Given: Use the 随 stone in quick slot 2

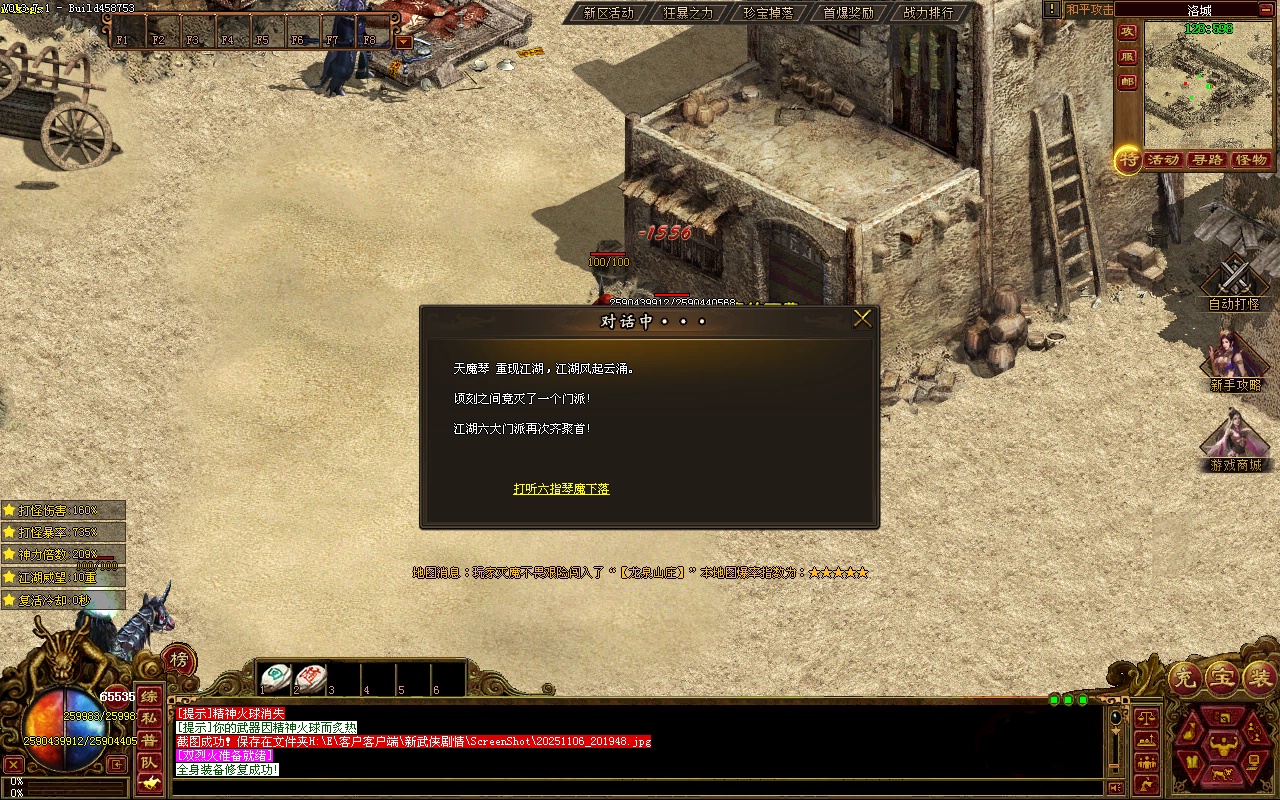Looking at the screenshot, I should pos(310,678).
